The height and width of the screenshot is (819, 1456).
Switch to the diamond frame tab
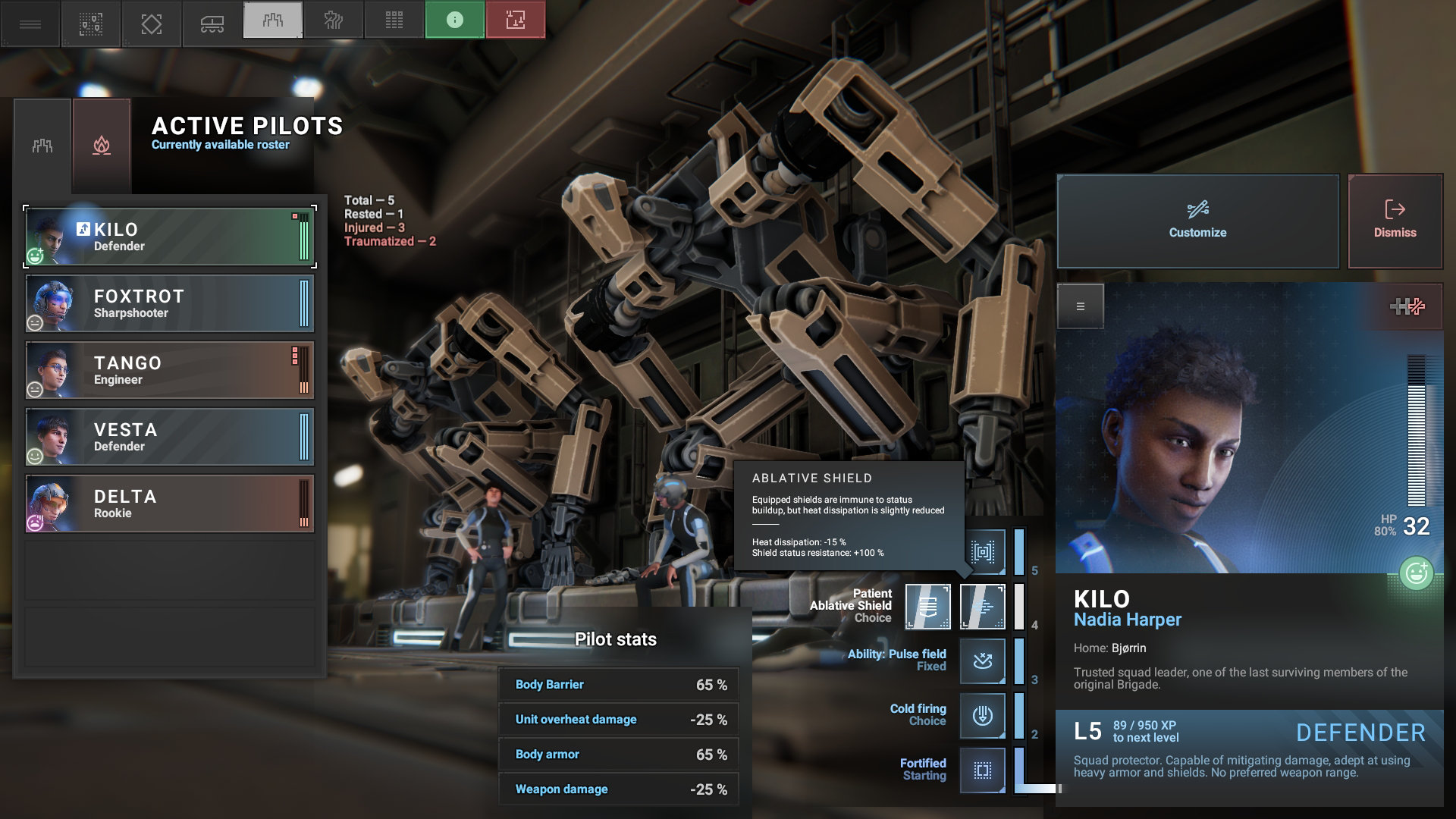click(151, 23)
